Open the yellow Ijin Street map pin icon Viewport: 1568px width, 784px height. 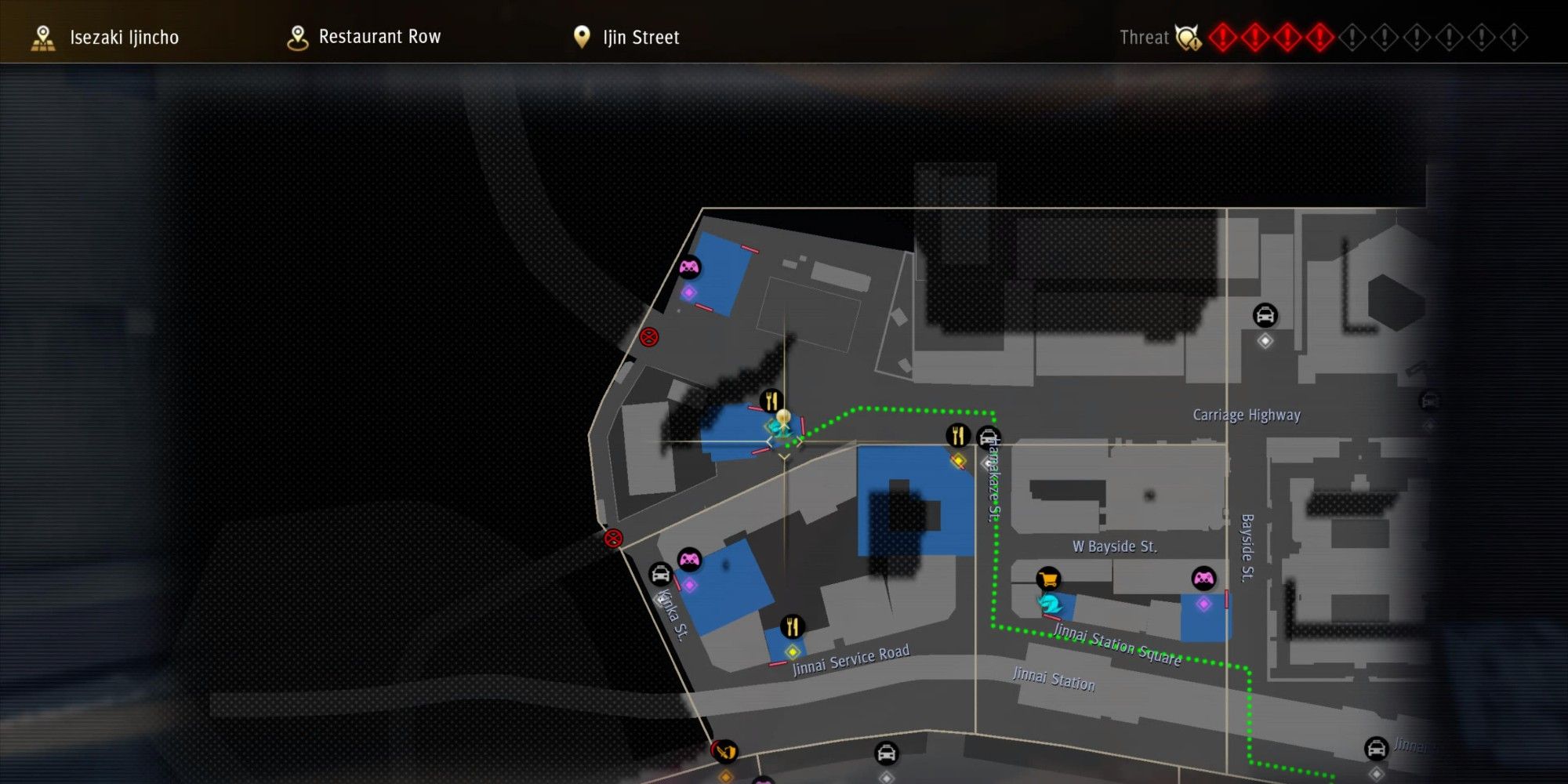582,36
